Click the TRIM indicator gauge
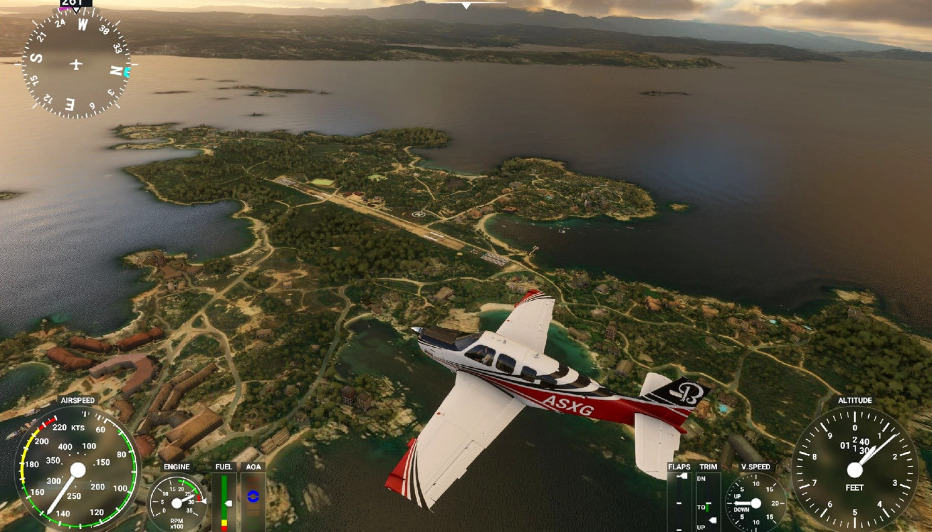This screenshot has height=532, width=932. click(x=708, y=501)
